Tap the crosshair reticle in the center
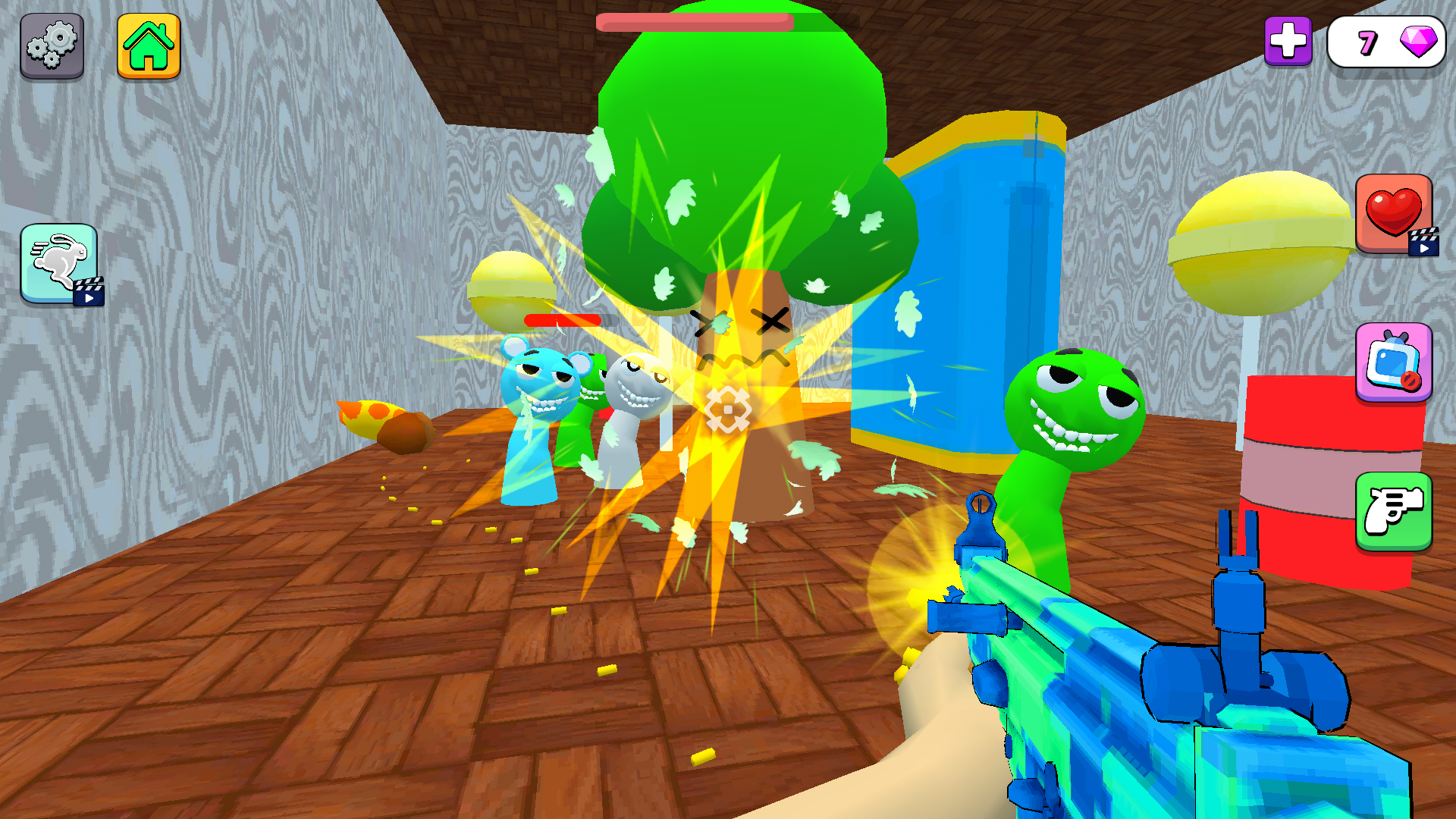Image resolution: width=1456 pixels, height=819 pixels. pos(726,409)
